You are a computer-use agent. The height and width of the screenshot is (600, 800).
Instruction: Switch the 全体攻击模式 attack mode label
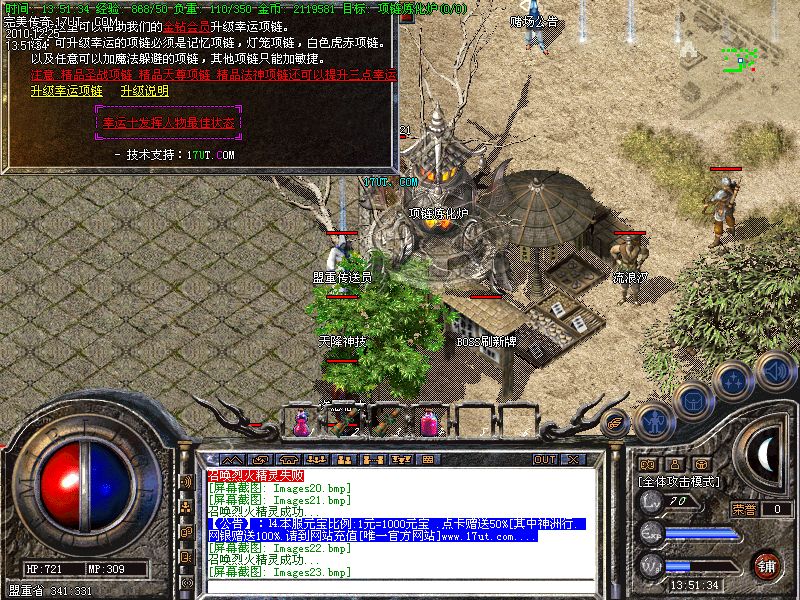[680, 481]
